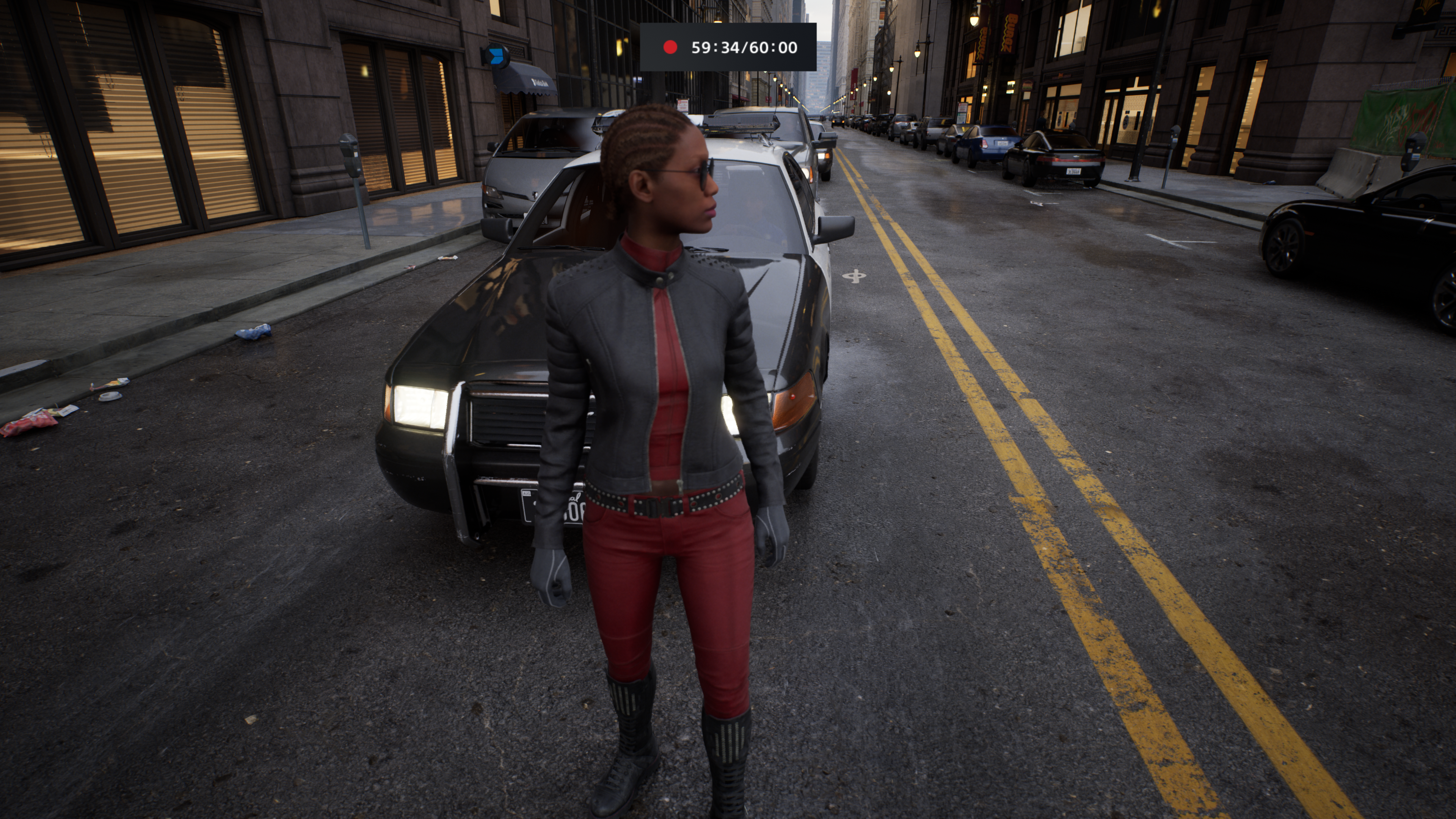Click the red recording indicator dot
Viewport: 1456px width, 819px height.
(670, 47)
